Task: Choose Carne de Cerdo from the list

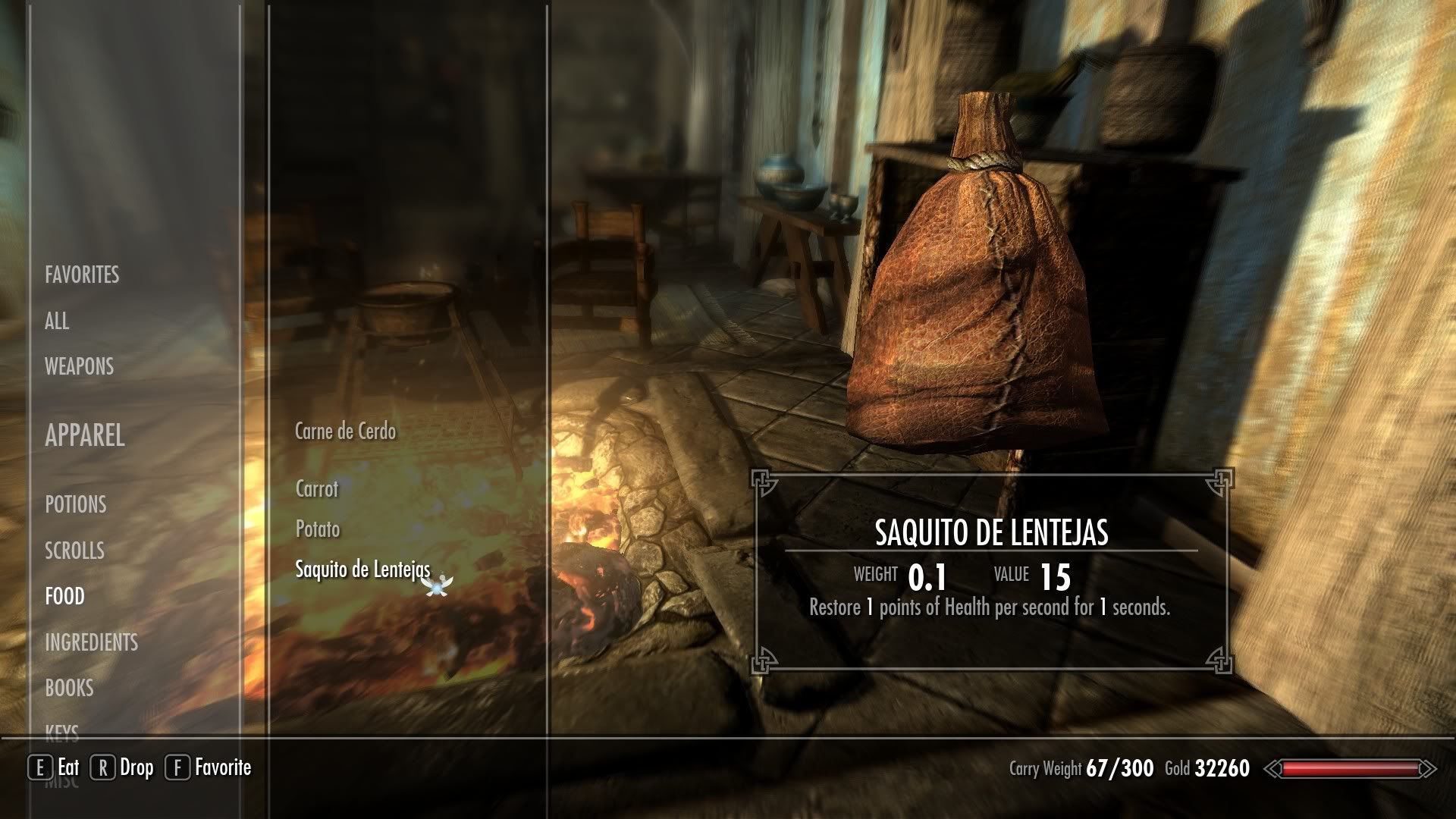Action: pos(345,431)
